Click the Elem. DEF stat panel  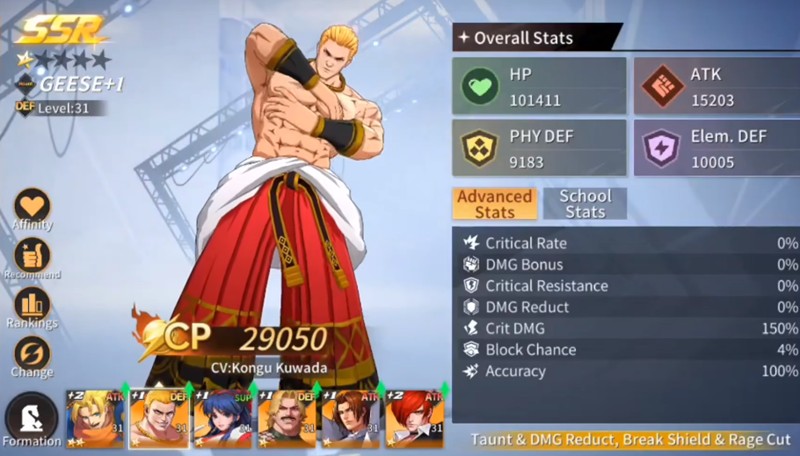pyautogui.click(x=716, y=147)
